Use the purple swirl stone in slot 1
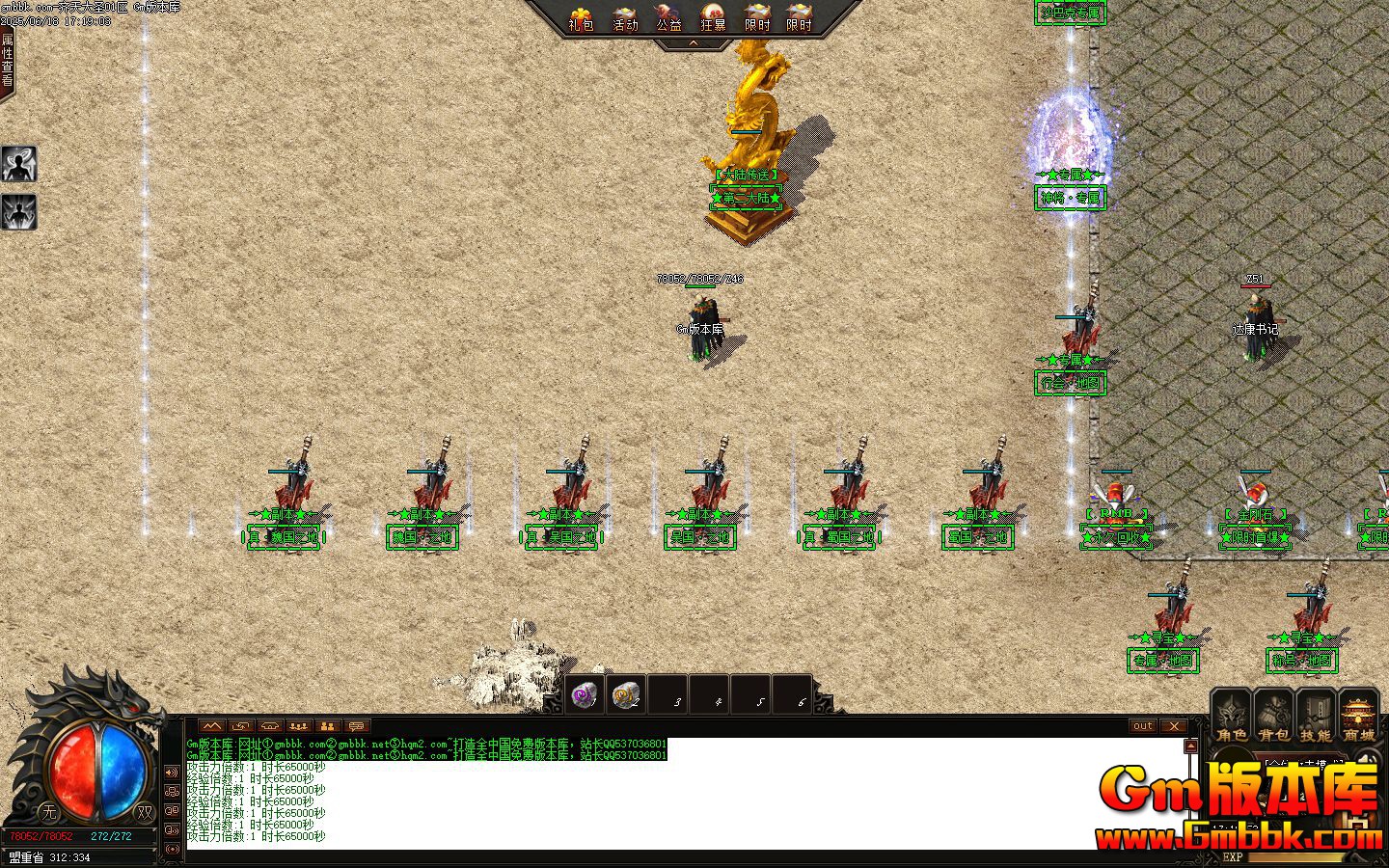The width and height of the screenshot is (1389, 868). (585, 694)
